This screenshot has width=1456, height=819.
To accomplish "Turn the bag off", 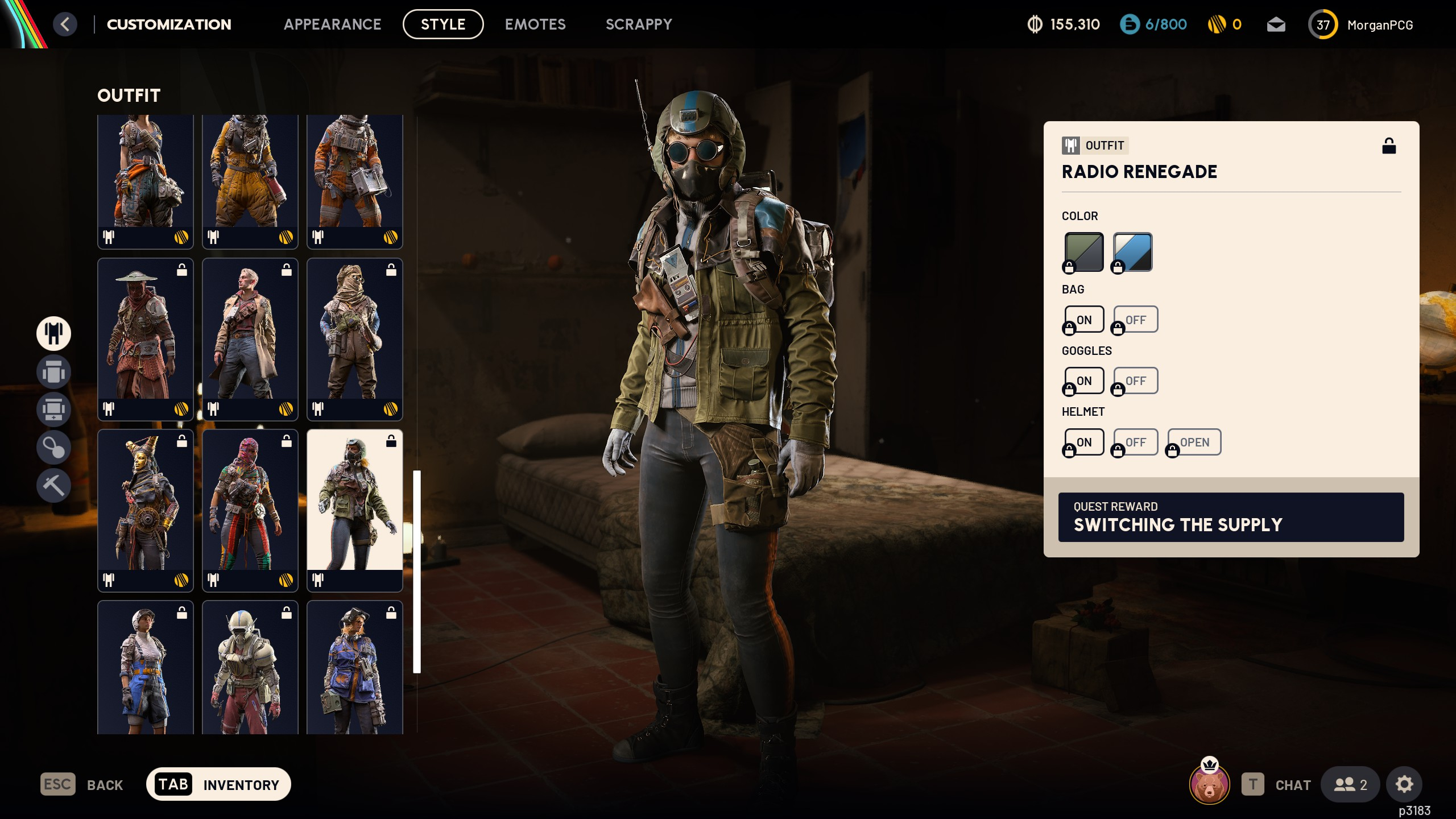I will 1135,320.
